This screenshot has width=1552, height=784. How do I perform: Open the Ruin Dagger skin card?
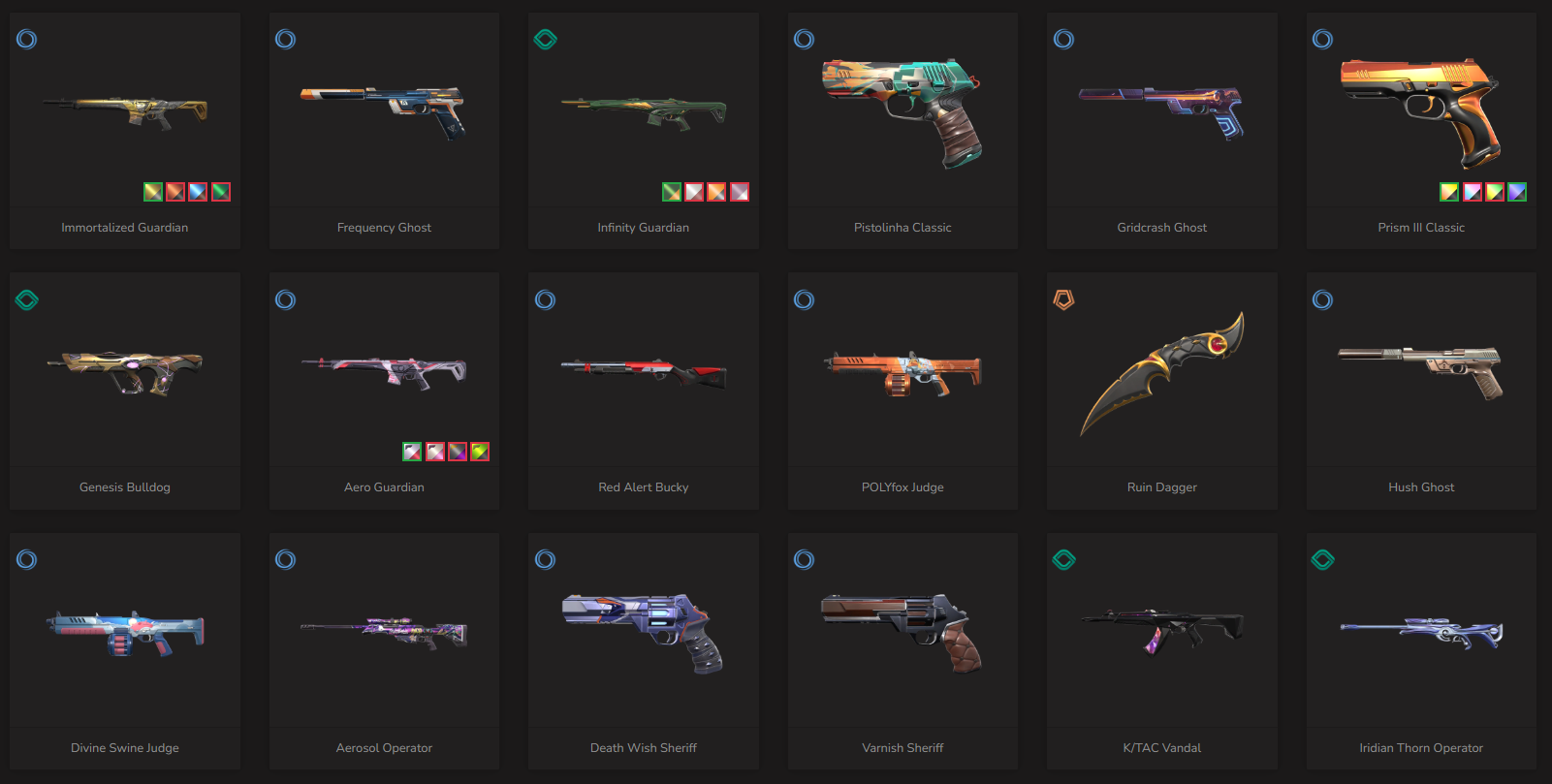[1161, 378]
